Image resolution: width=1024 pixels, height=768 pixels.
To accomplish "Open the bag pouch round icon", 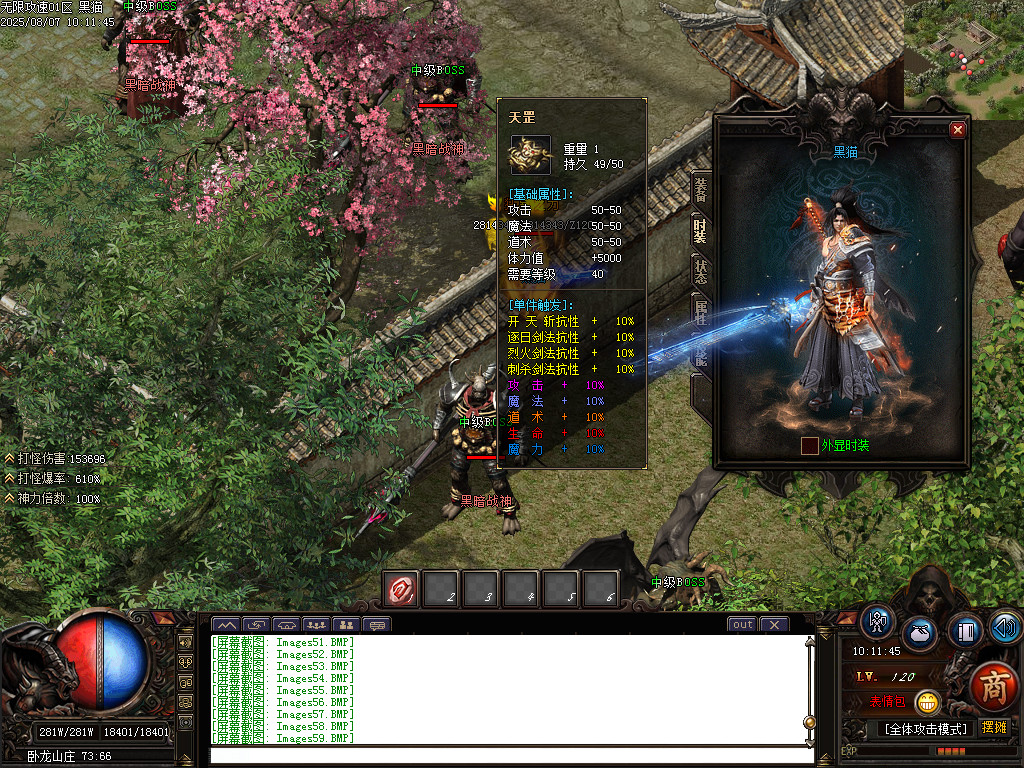I will click(920, 634).
